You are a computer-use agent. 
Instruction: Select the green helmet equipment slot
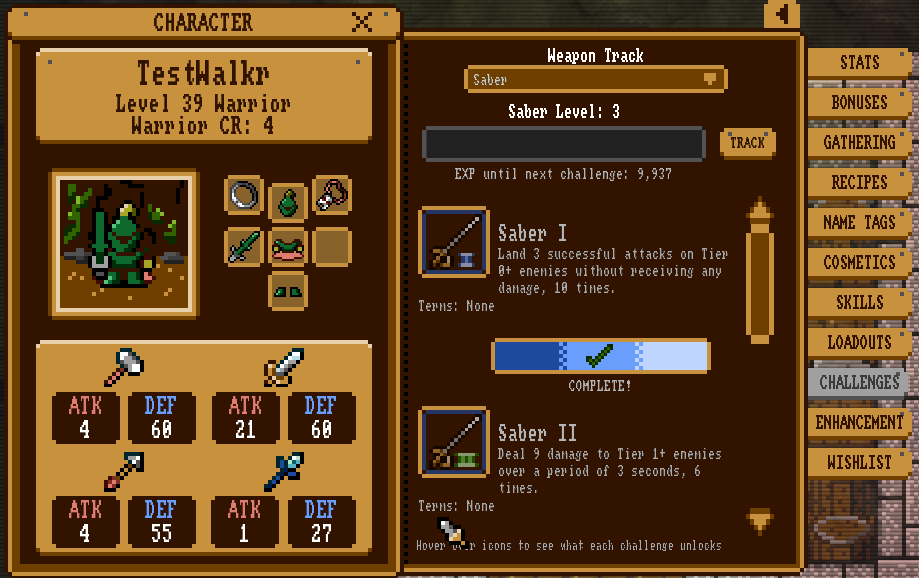coord(288,198)
